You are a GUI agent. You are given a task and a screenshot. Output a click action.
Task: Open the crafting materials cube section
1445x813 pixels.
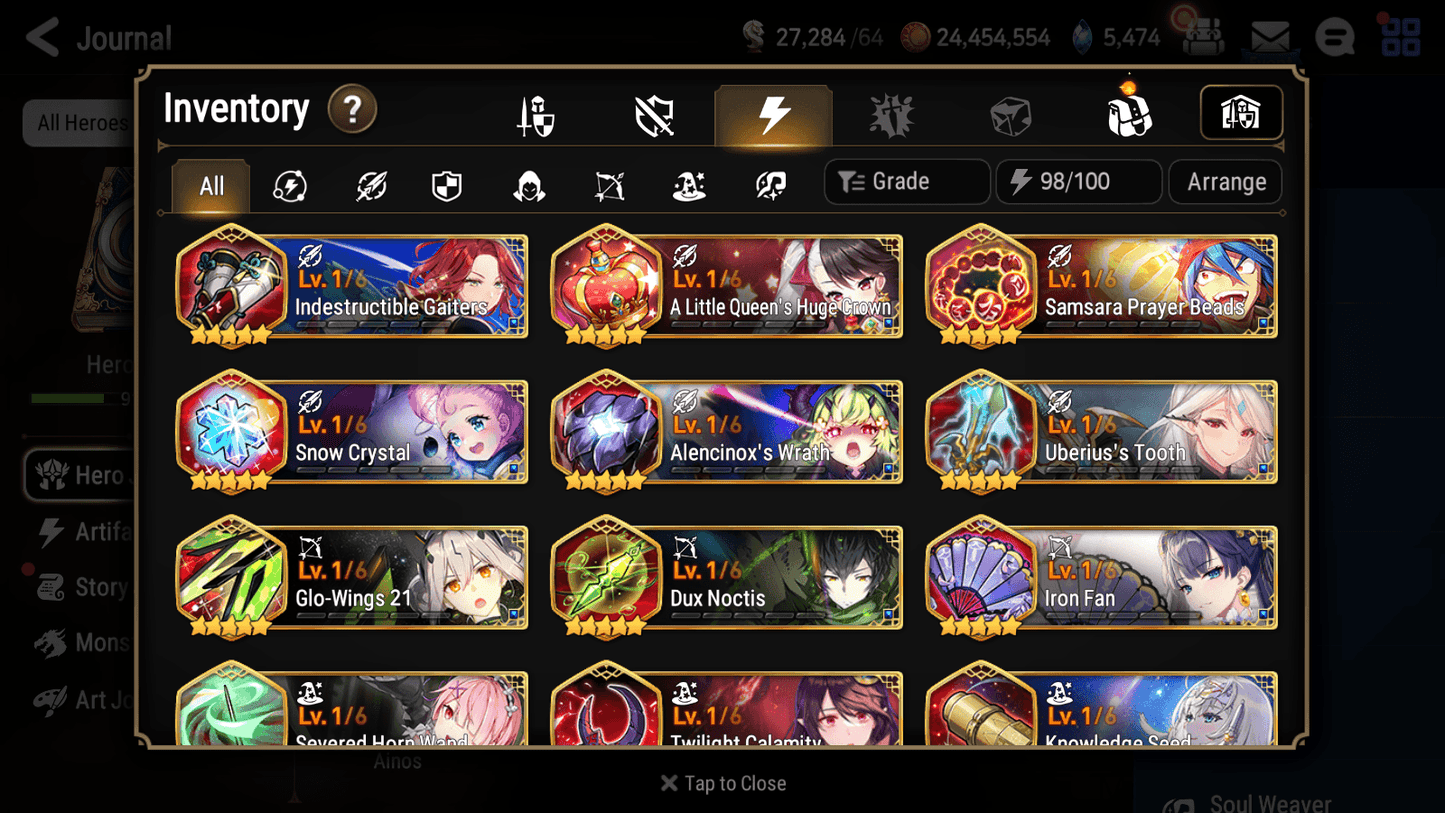pos(1011,114)
